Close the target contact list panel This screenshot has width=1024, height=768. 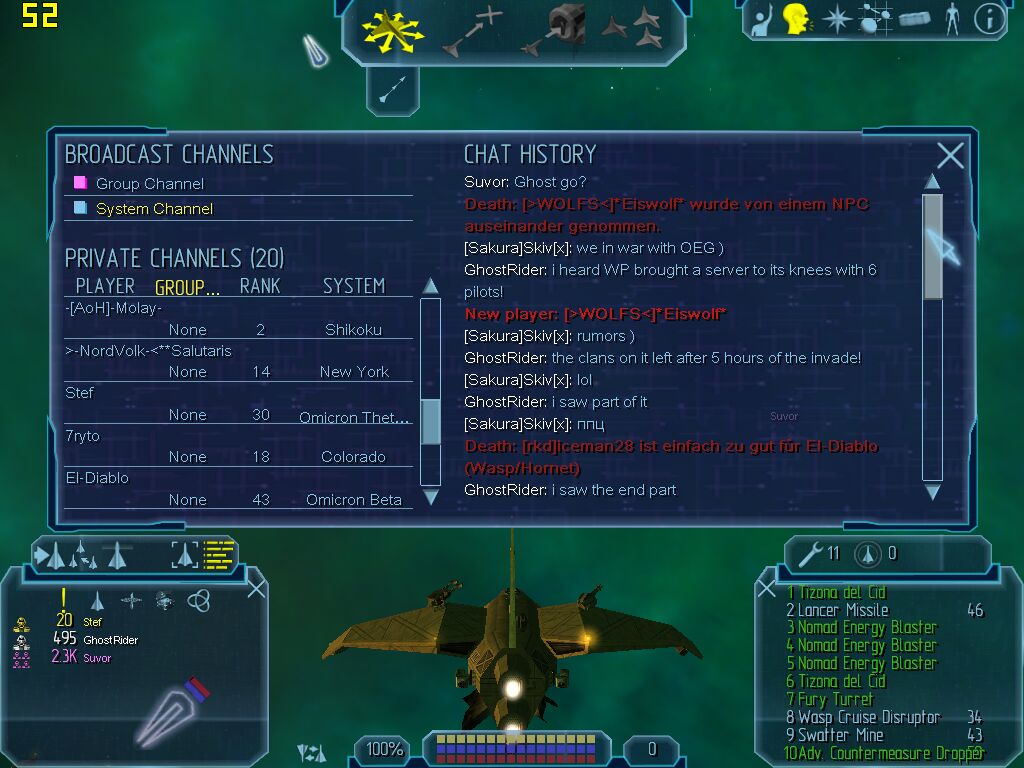click(x=256, y=588)
